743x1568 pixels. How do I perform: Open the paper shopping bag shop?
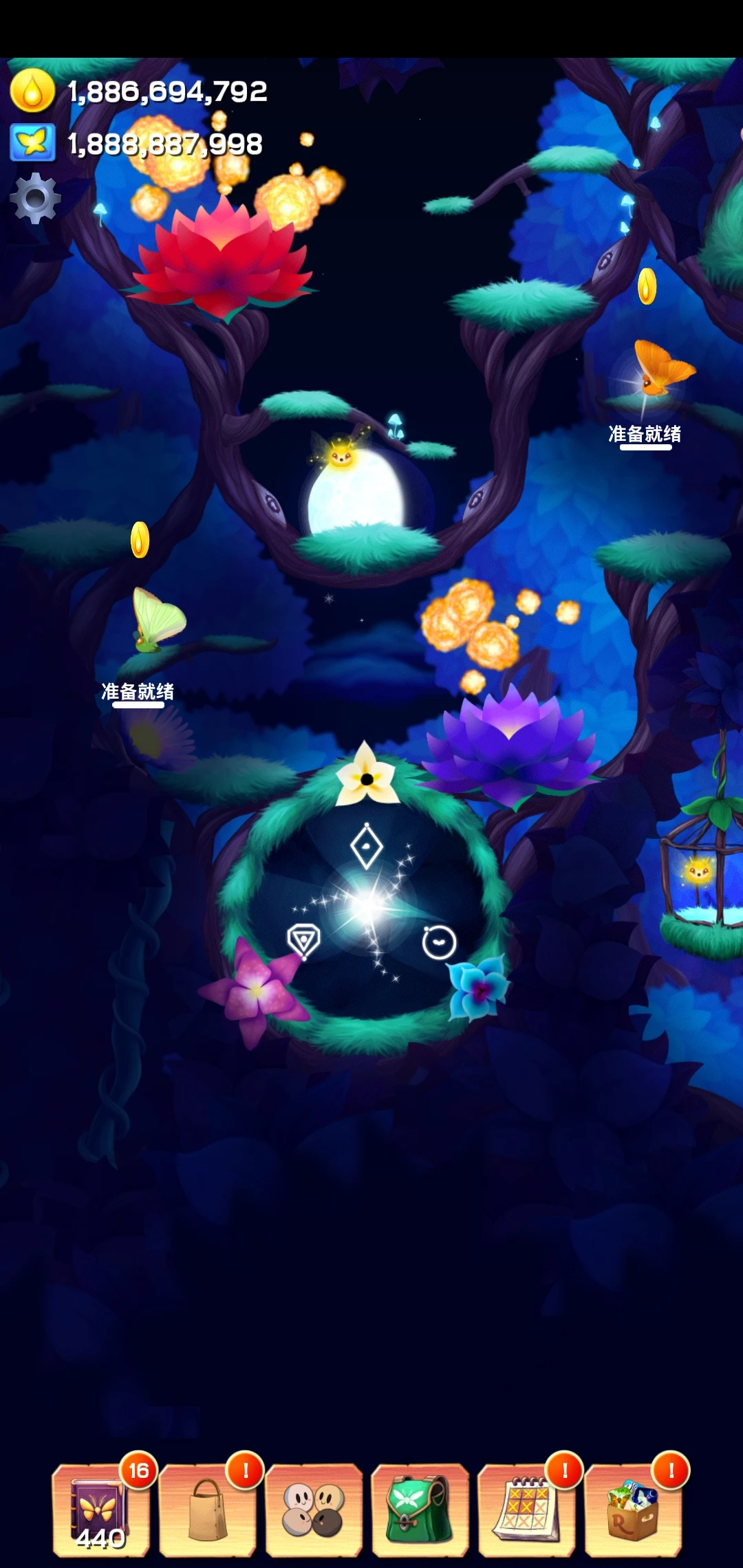[207, 1510]
